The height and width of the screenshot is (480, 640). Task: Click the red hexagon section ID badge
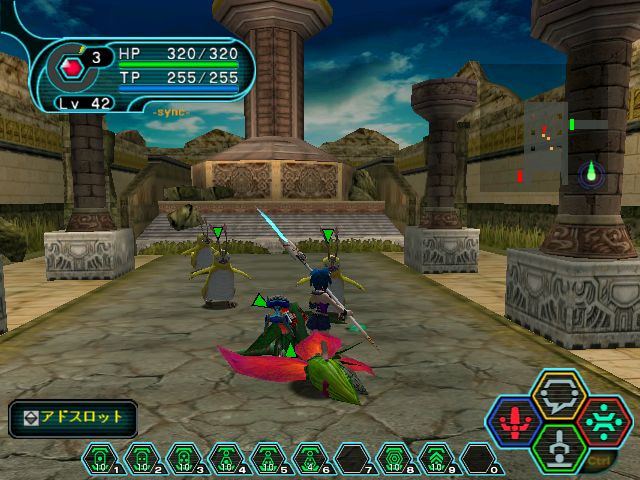click(72, 68)
